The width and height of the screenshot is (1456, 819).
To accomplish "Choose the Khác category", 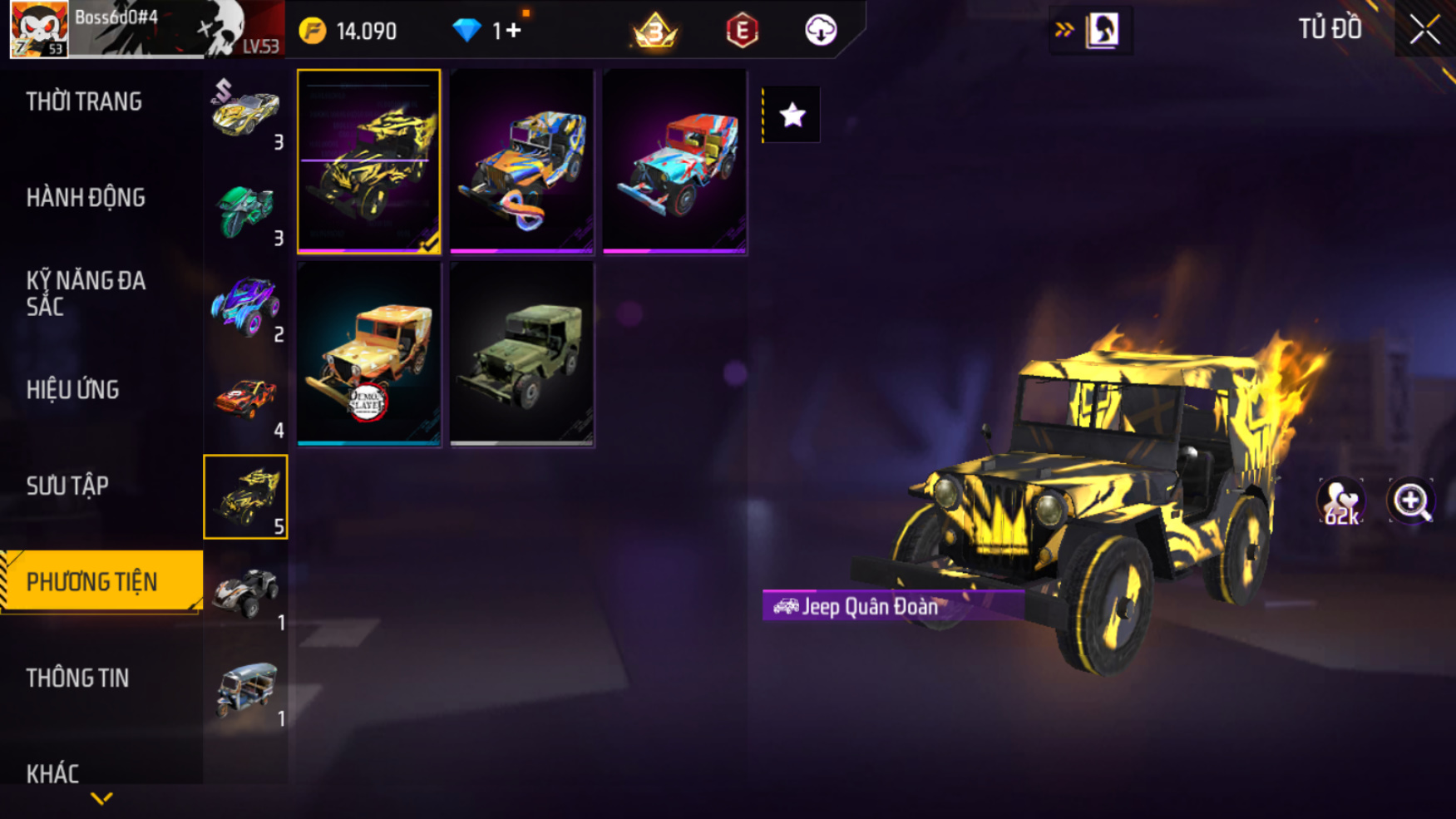I will [52, 773].
